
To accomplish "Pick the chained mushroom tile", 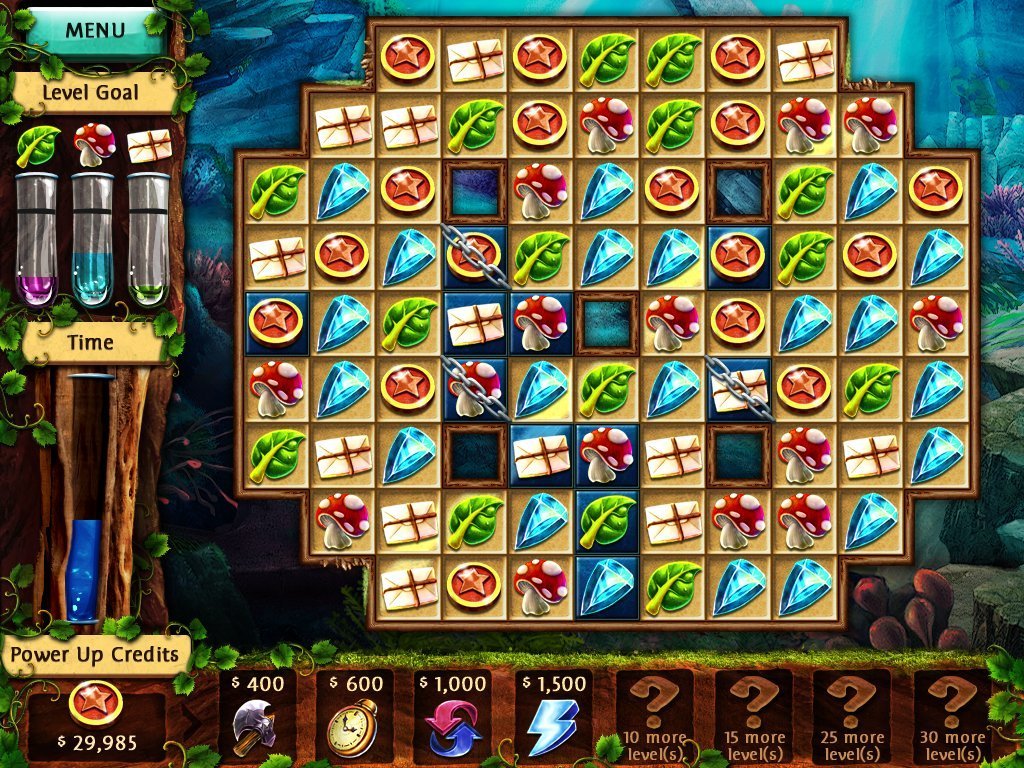I will click(x=474, y=388).
